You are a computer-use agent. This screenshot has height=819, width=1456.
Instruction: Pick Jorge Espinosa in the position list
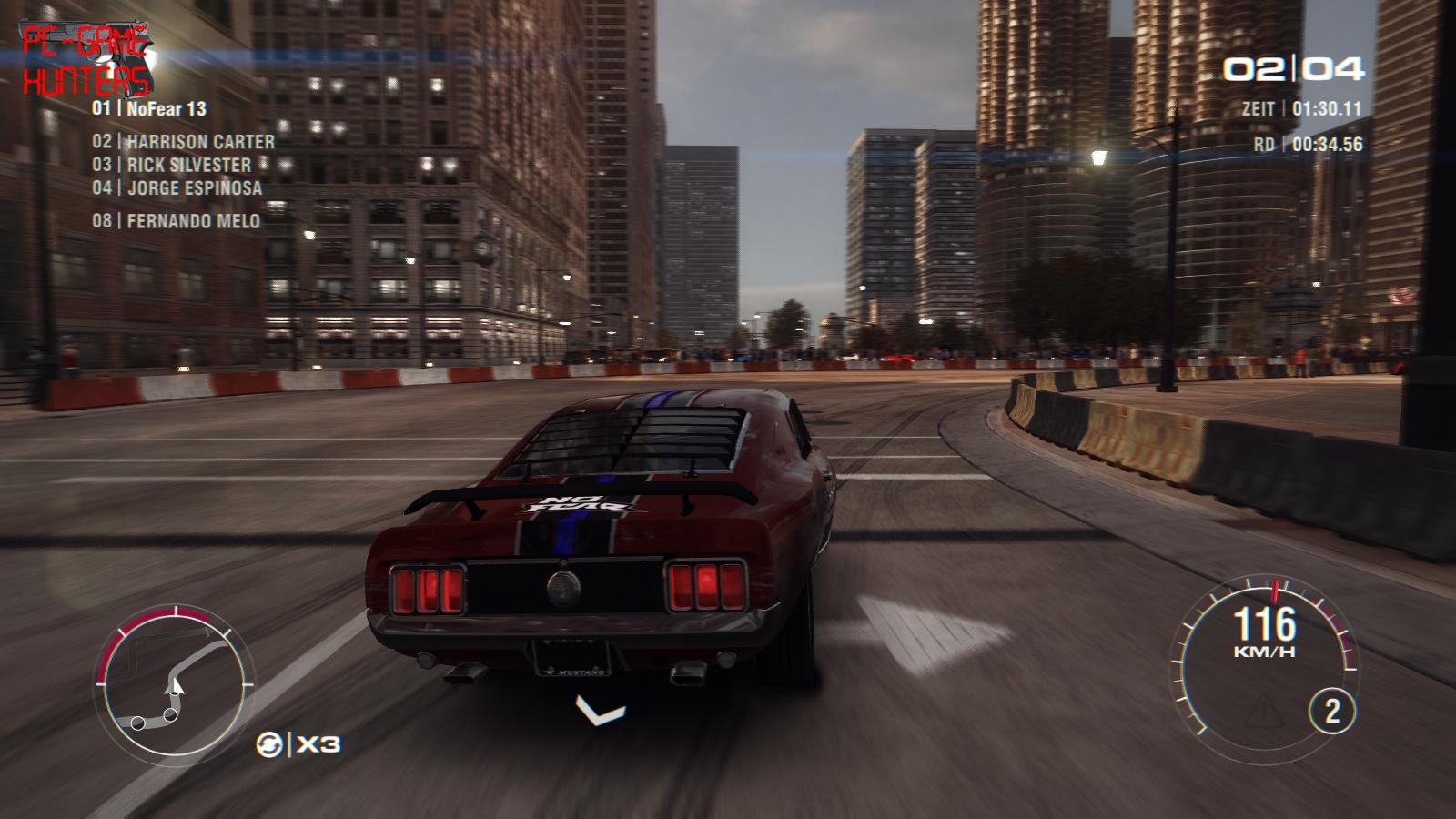pos(177,188)
